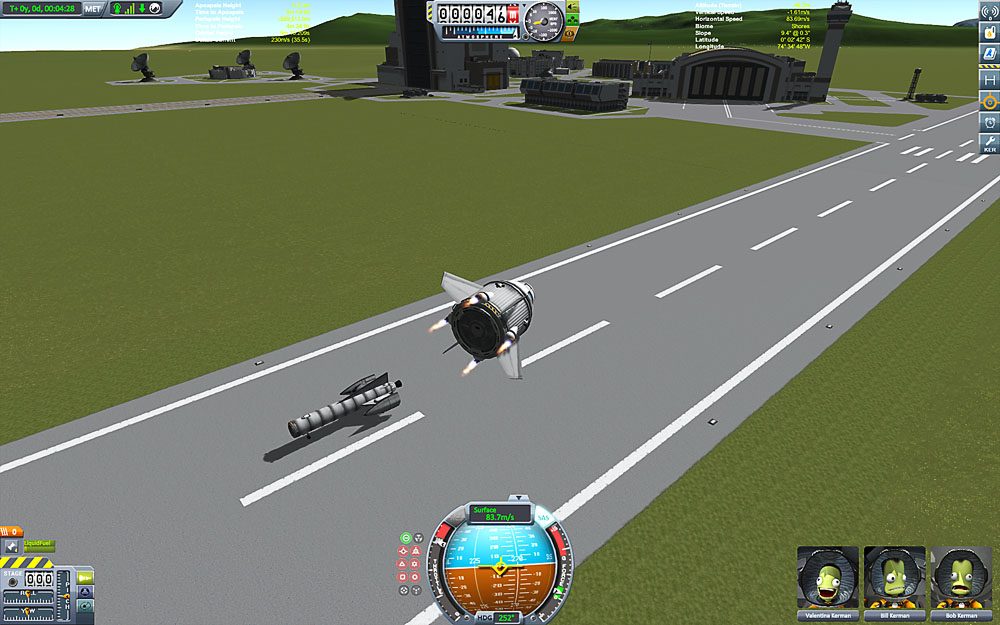Open the Resources fuel canister panel
1000x625 pixels.
point(989,32)
